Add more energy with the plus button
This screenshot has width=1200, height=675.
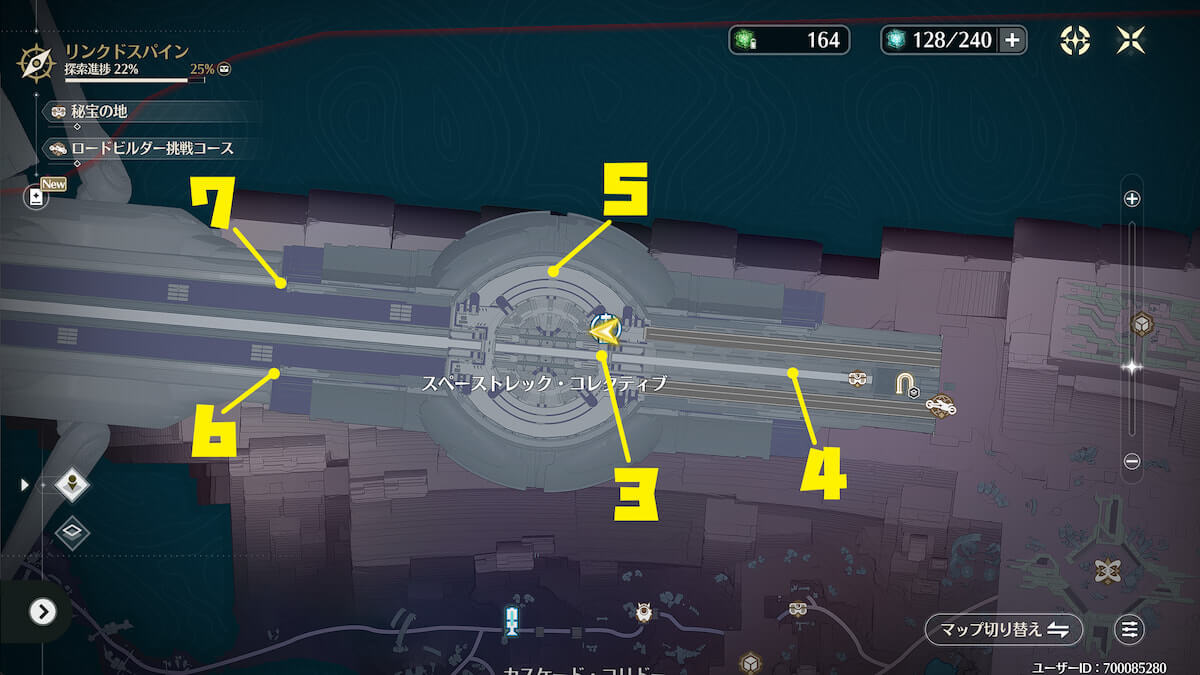tap(1012, 40)
